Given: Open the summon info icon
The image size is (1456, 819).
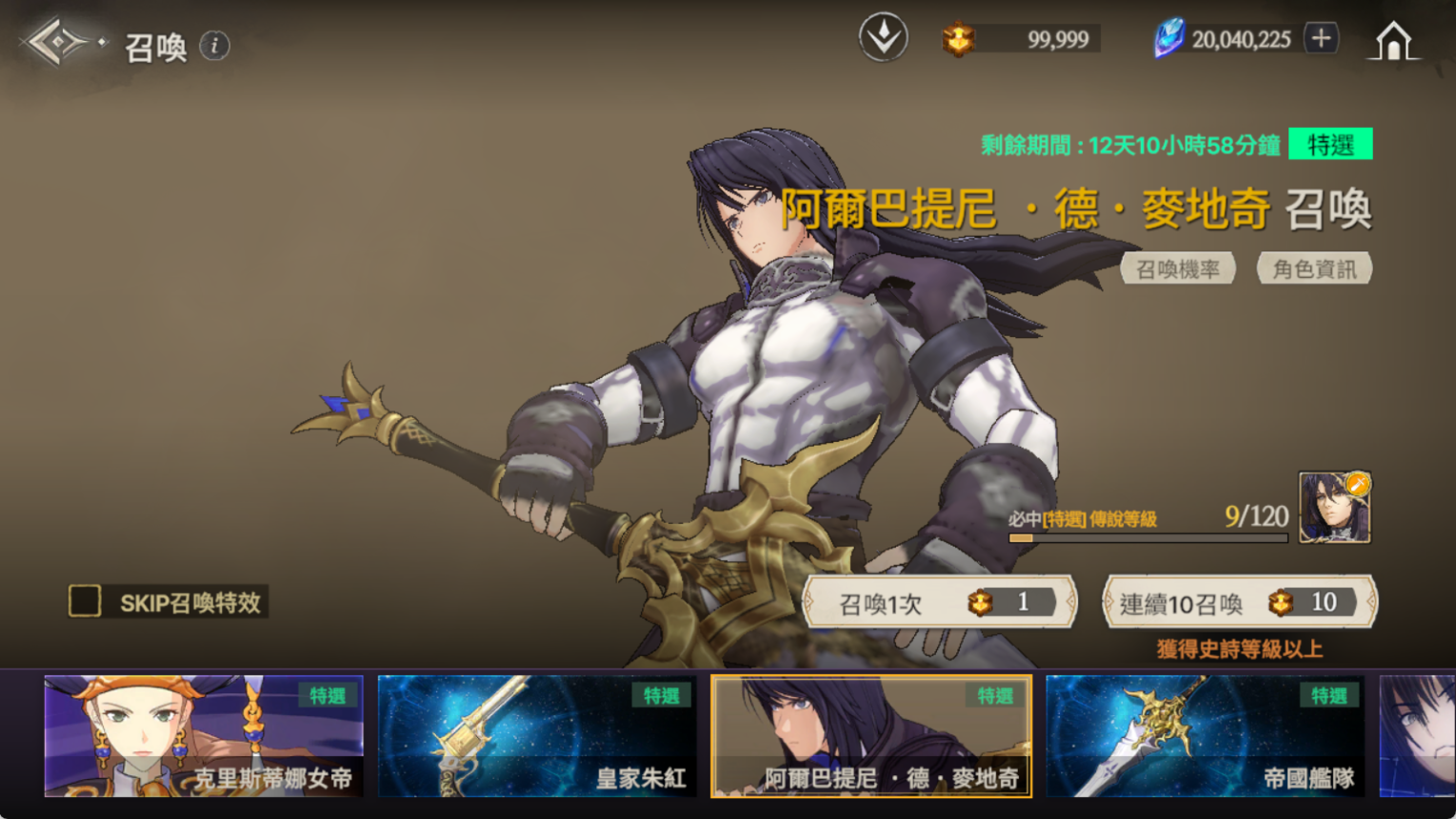Looking at the screenshot, I should click(215, 46).
